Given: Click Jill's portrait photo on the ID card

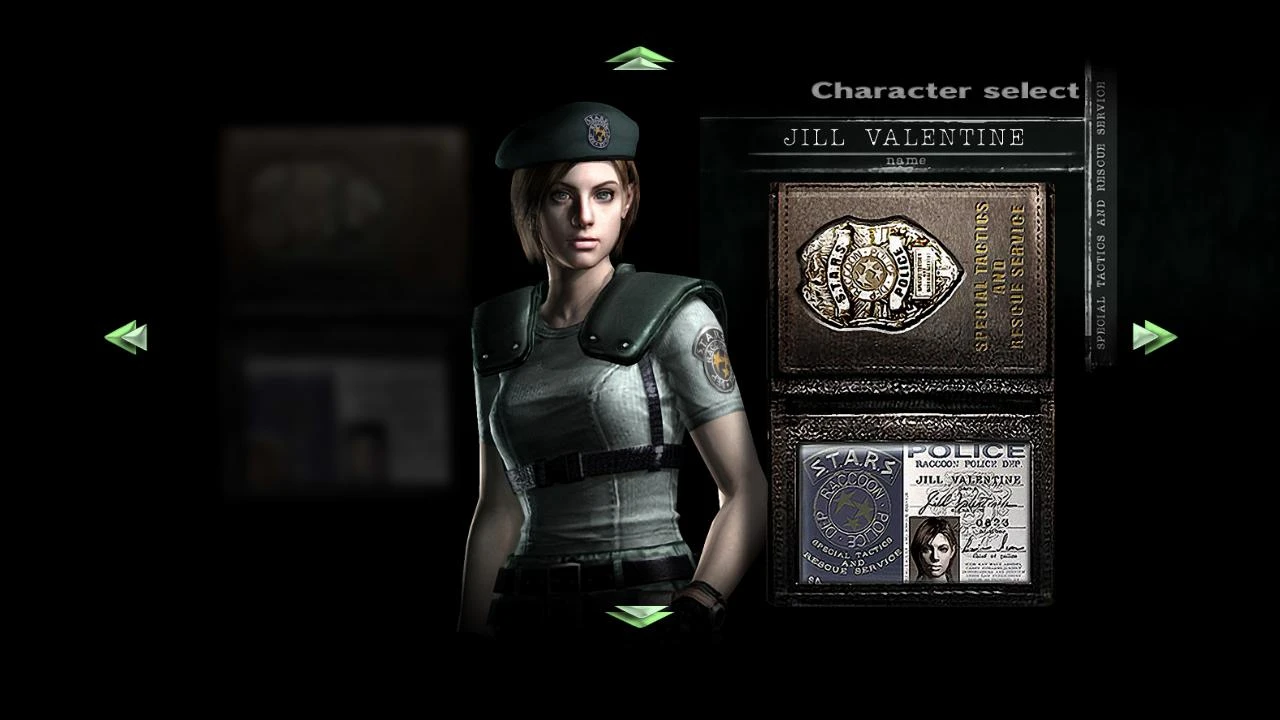Looking at the screenshot, I should 933,546.
